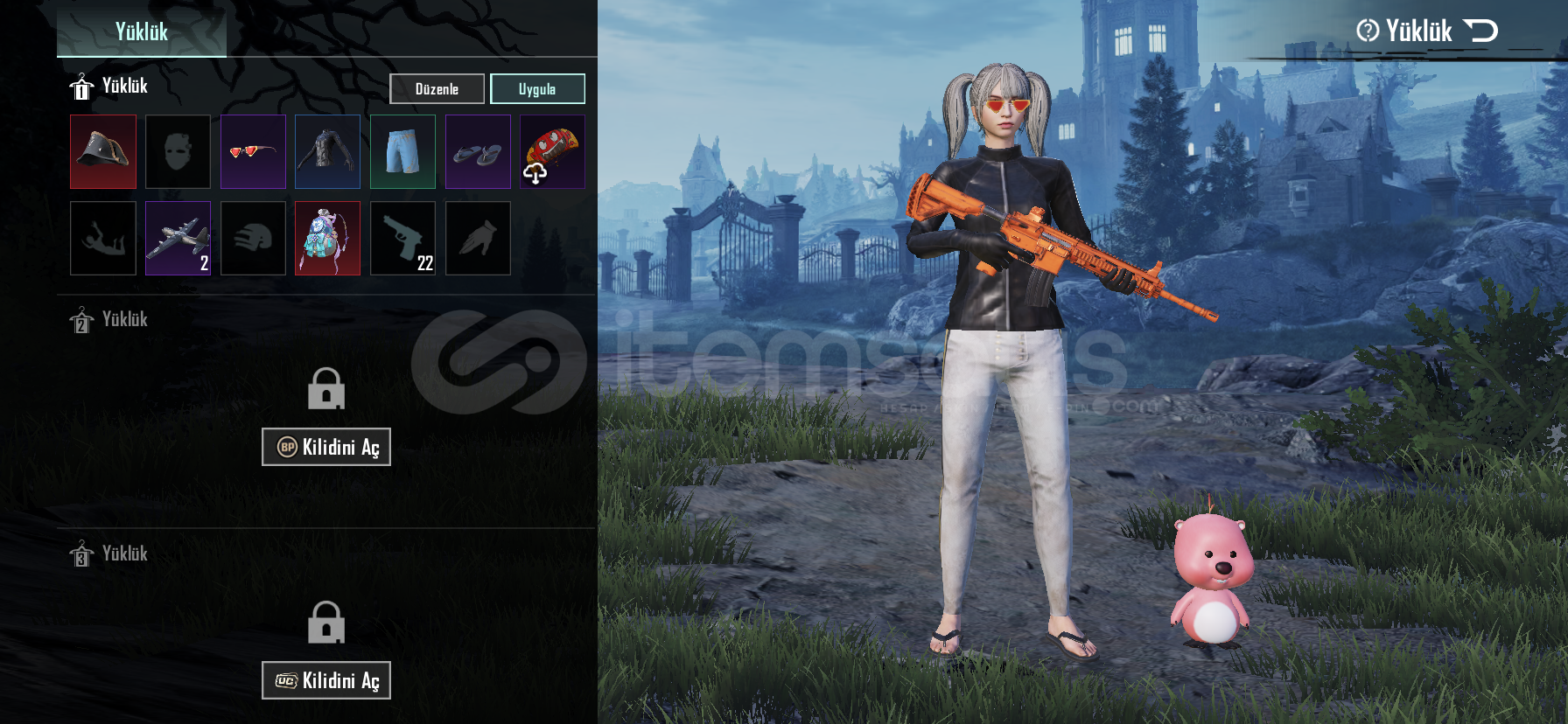Select the colorful backpack slot
The image size is (1568, 724).
coord(327,238)
